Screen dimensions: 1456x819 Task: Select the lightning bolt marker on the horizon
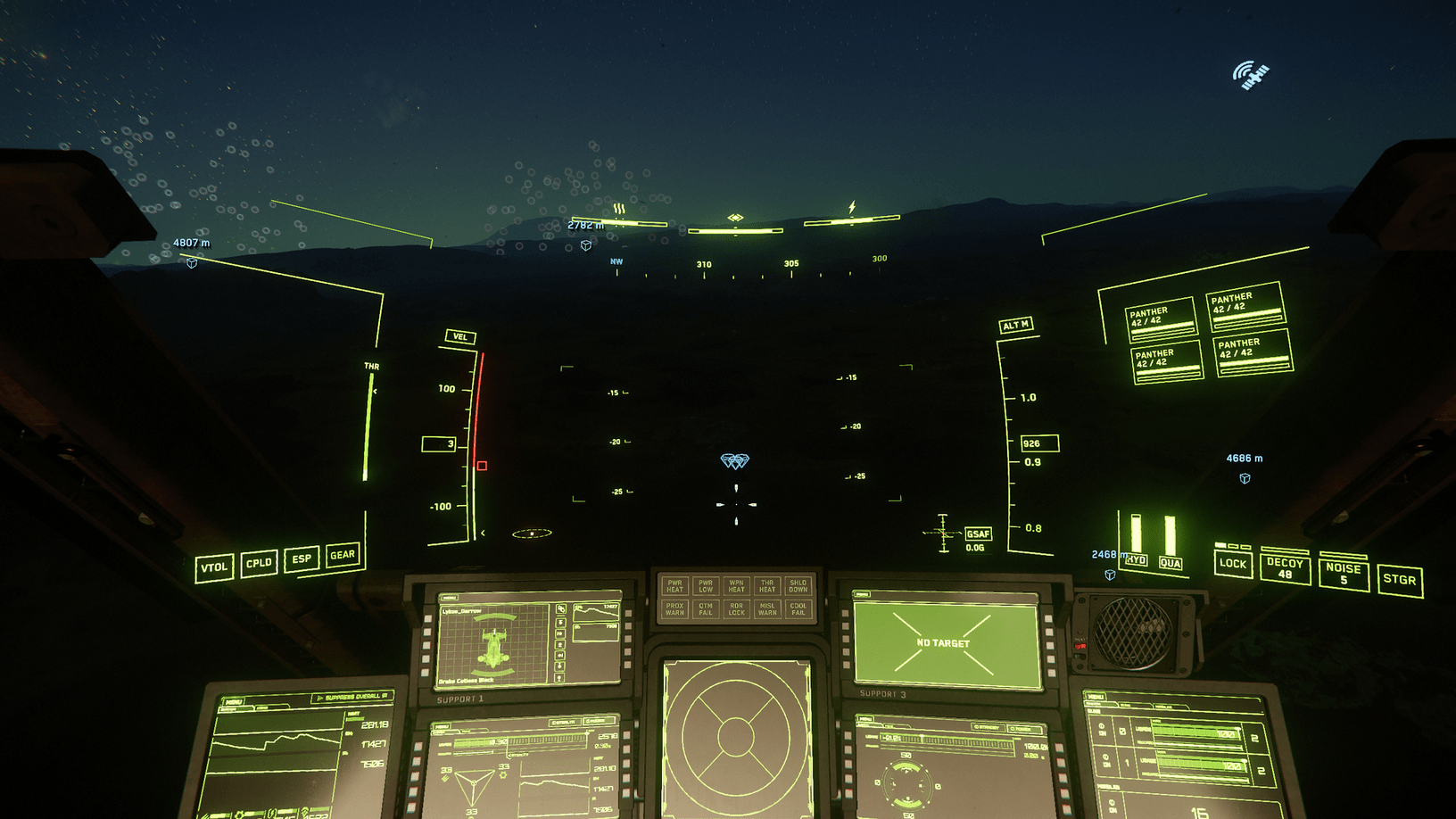(x=850, y=205)
